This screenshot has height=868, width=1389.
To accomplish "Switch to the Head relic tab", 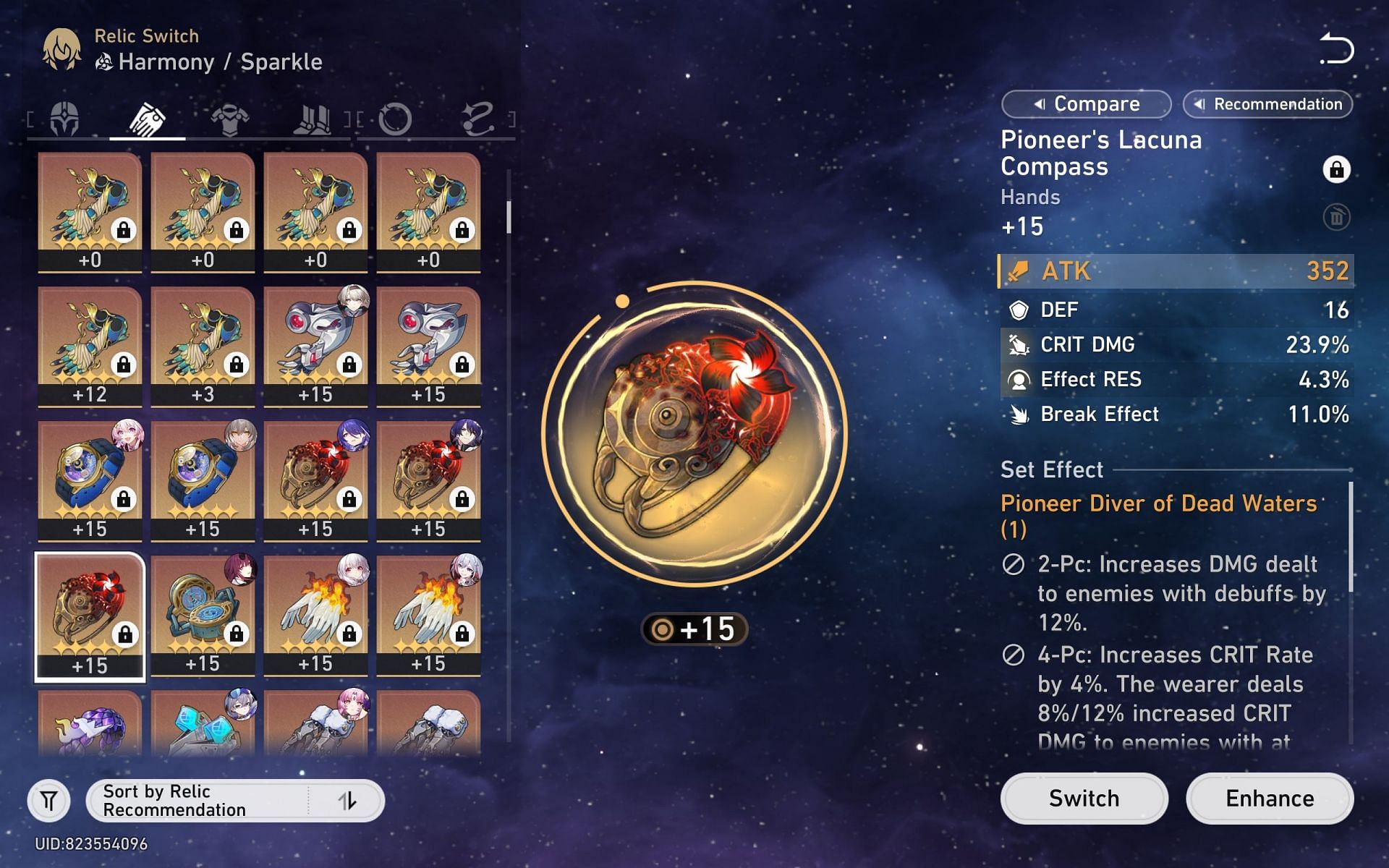I will click(65, 119).
